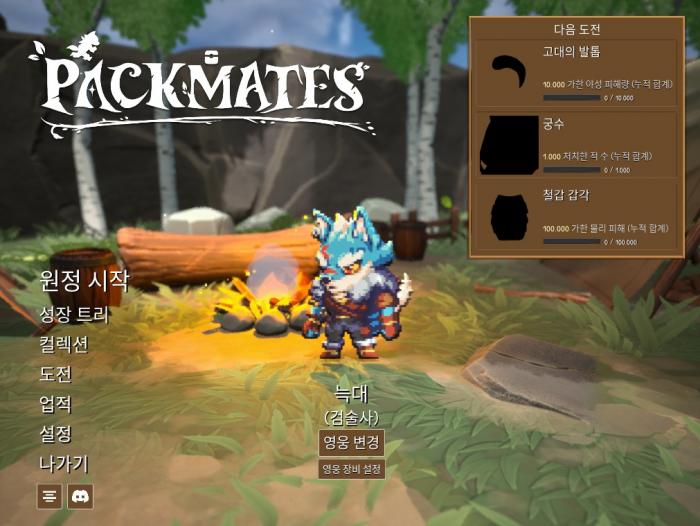Start the expedition with 원정 시작

point(84,280)
